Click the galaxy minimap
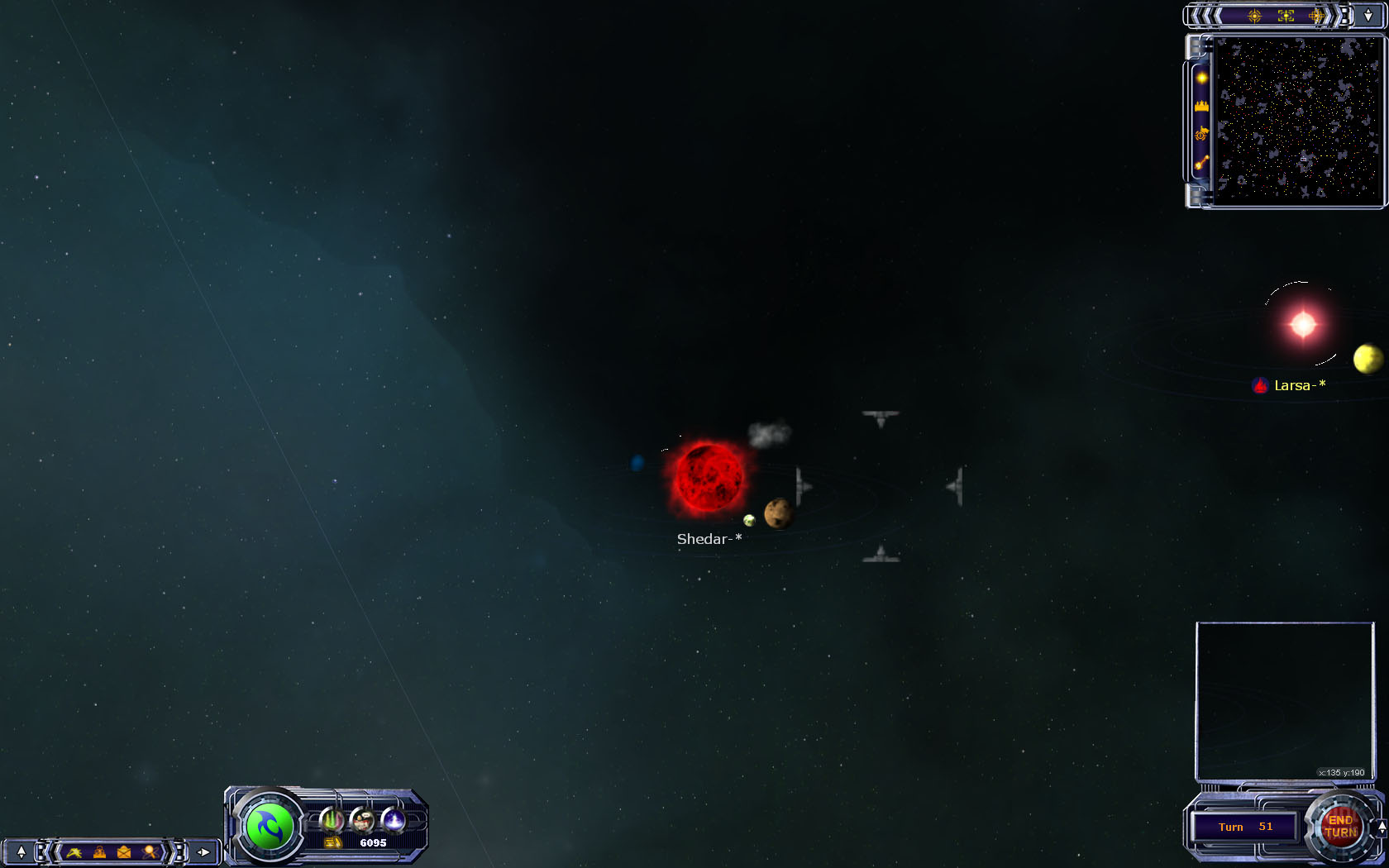Viewport: 1389px width, 868px height. [x=1297, y=119]
